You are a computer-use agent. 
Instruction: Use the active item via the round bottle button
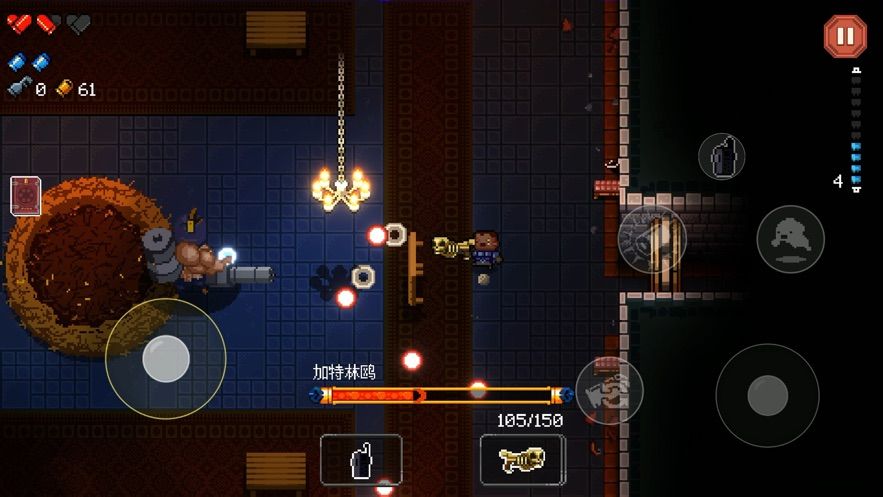coord(721,156)
